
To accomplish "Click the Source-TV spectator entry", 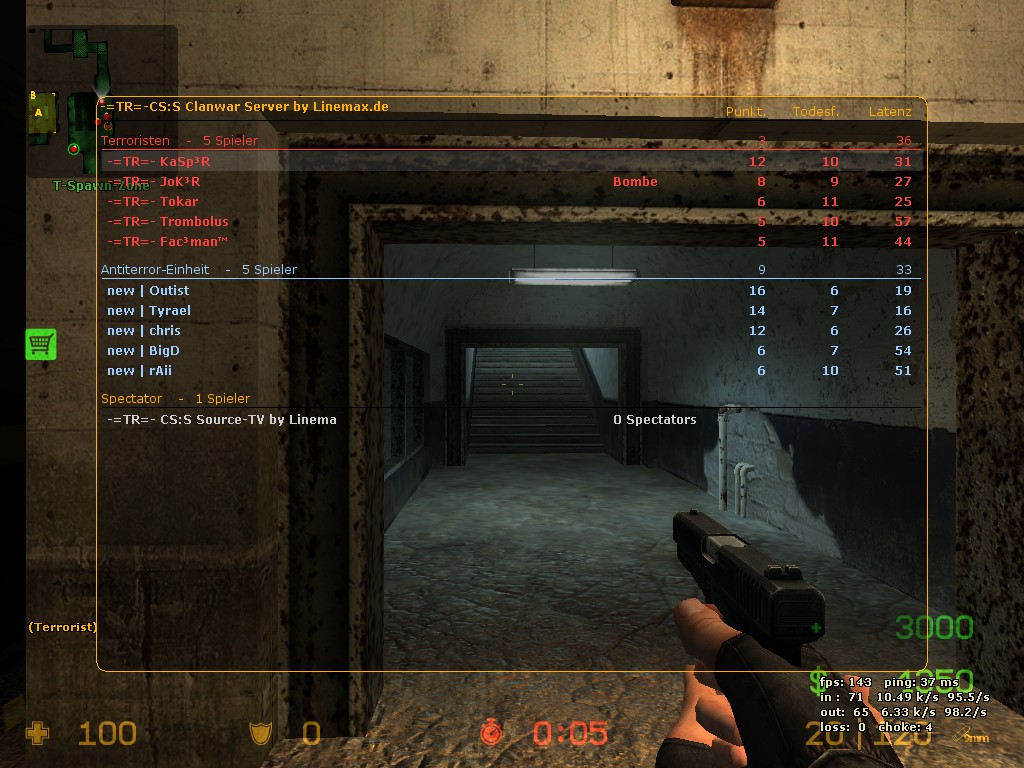I will (221, 420).
